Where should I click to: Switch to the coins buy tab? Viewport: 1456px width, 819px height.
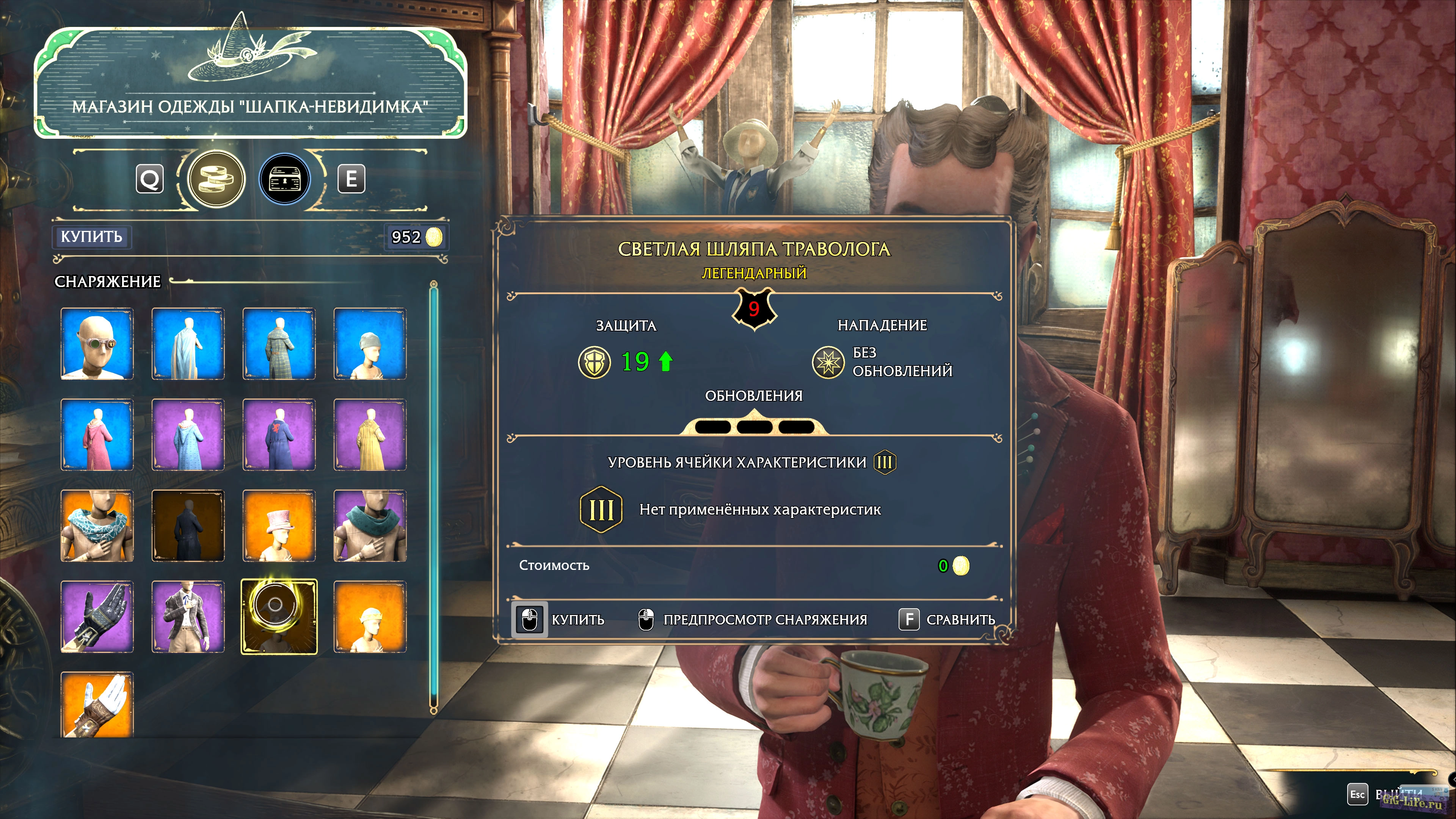pos(216,179)
